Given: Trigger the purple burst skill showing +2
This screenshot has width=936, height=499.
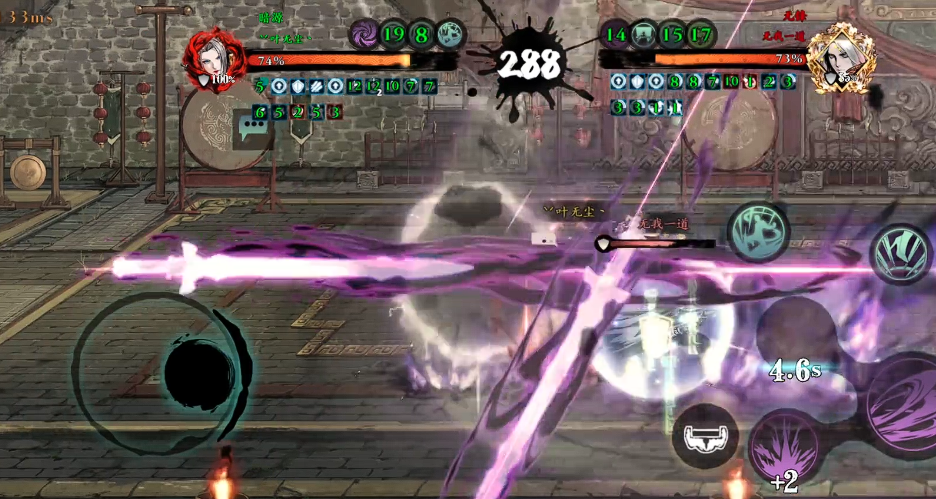Looking at the screenshot, I should tap(786, 450).
